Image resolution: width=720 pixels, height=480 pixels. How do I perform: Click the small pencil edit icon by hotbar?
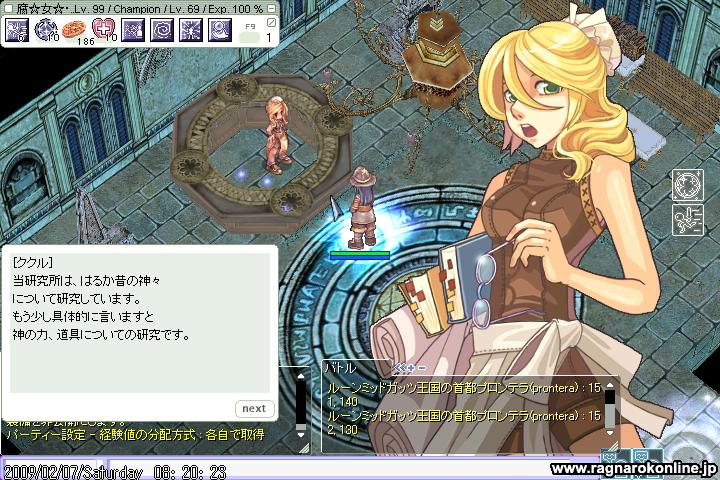272,23
